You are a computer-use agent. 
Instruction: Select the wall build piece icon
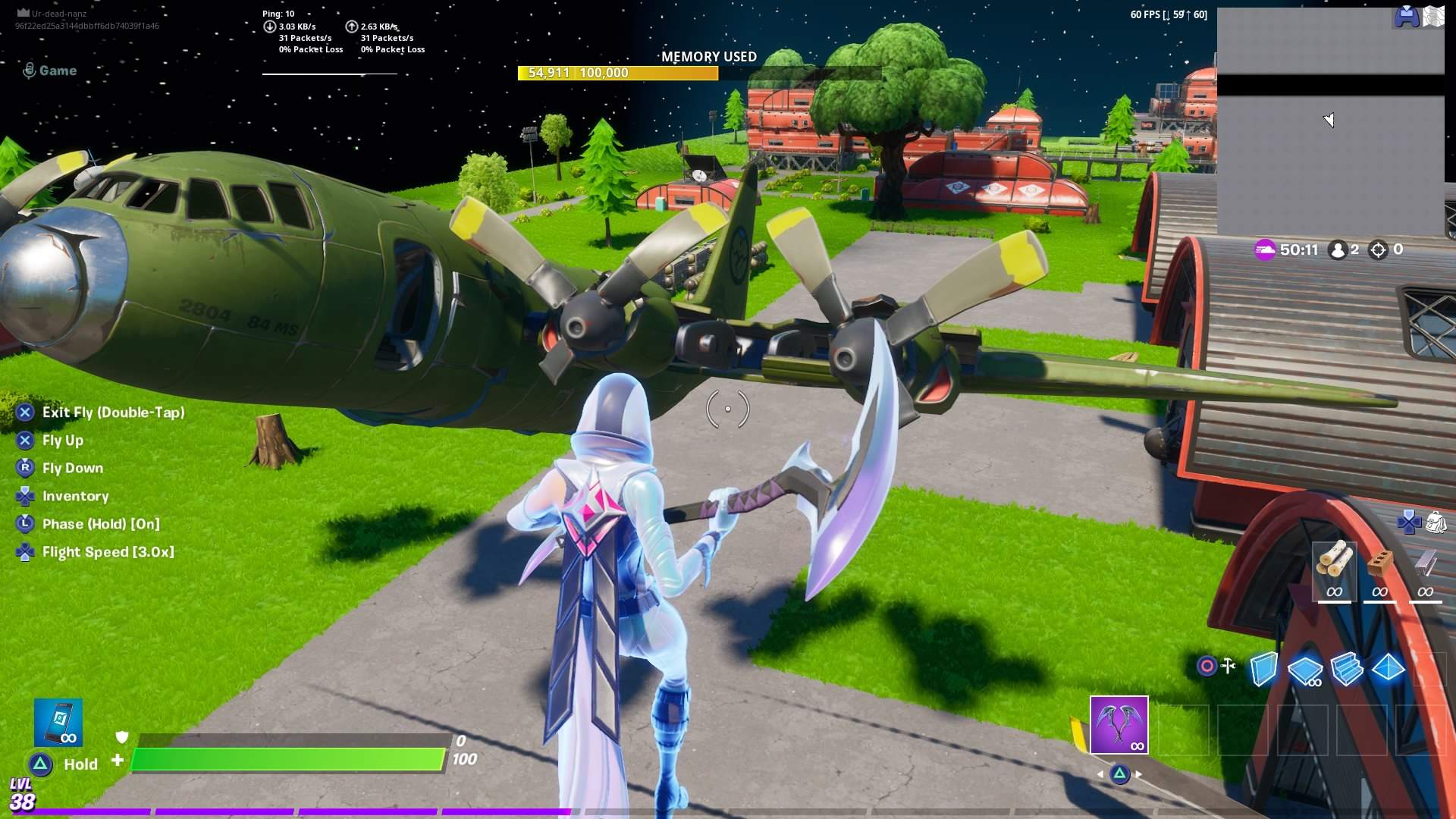click(1263, 669)
